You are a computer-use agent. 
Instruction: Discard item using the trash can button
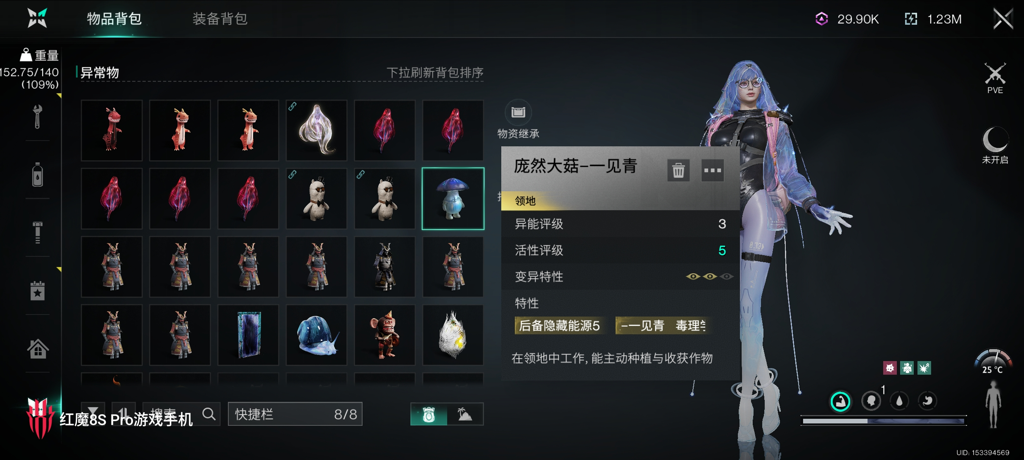[x=679, y=170]
